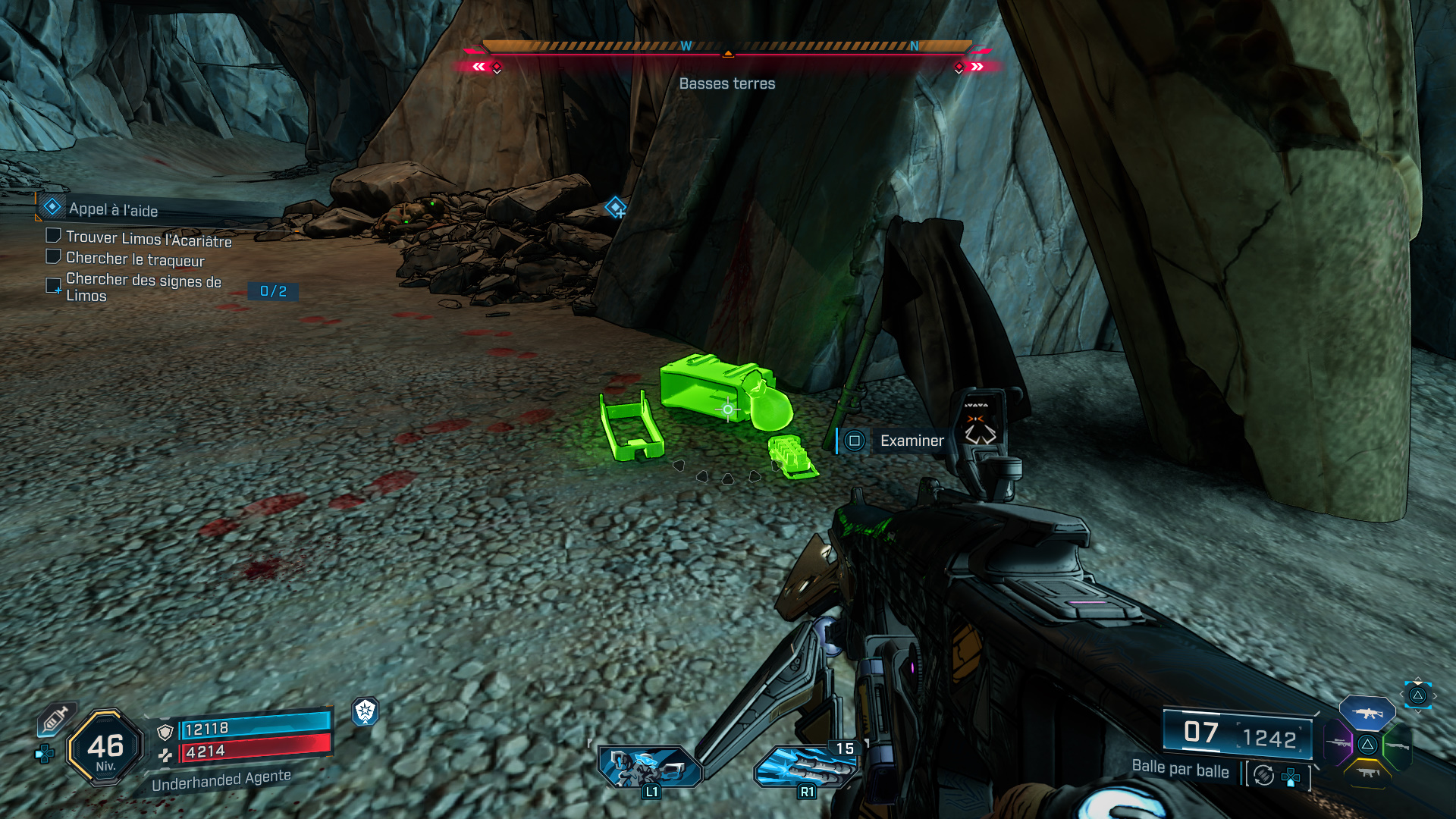Select the Chercher des signes de Limos objective
This screenshot has height=819, width=1456.
[143, 287]
